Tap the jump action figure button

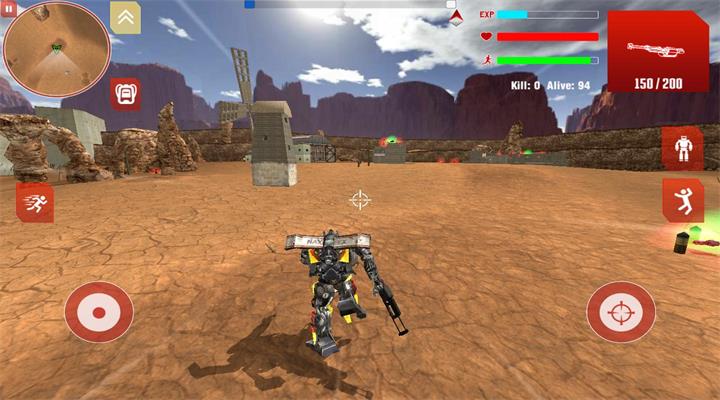(683, 200)
